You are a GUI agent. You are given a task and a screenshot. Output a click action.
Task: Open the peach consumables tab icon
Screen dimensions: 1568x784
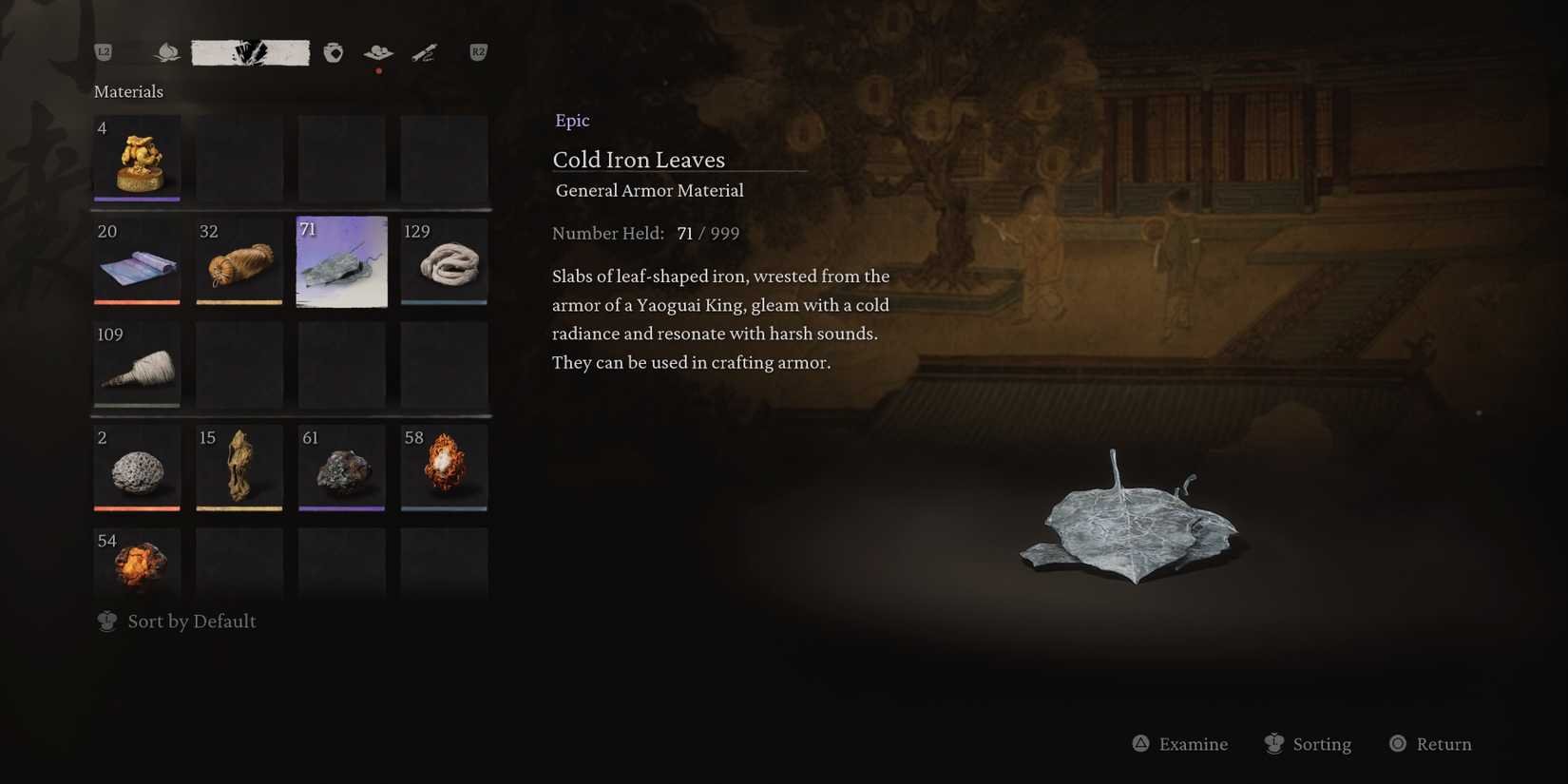pos(168,52)
